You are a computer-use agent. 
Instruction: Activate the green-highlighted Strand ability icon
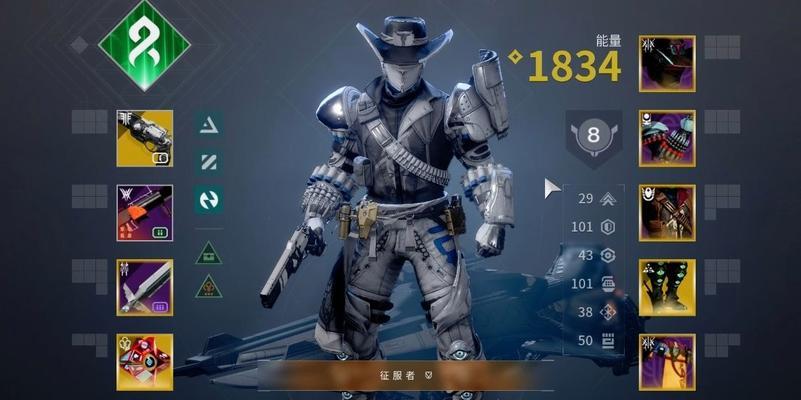coord(209,199)
